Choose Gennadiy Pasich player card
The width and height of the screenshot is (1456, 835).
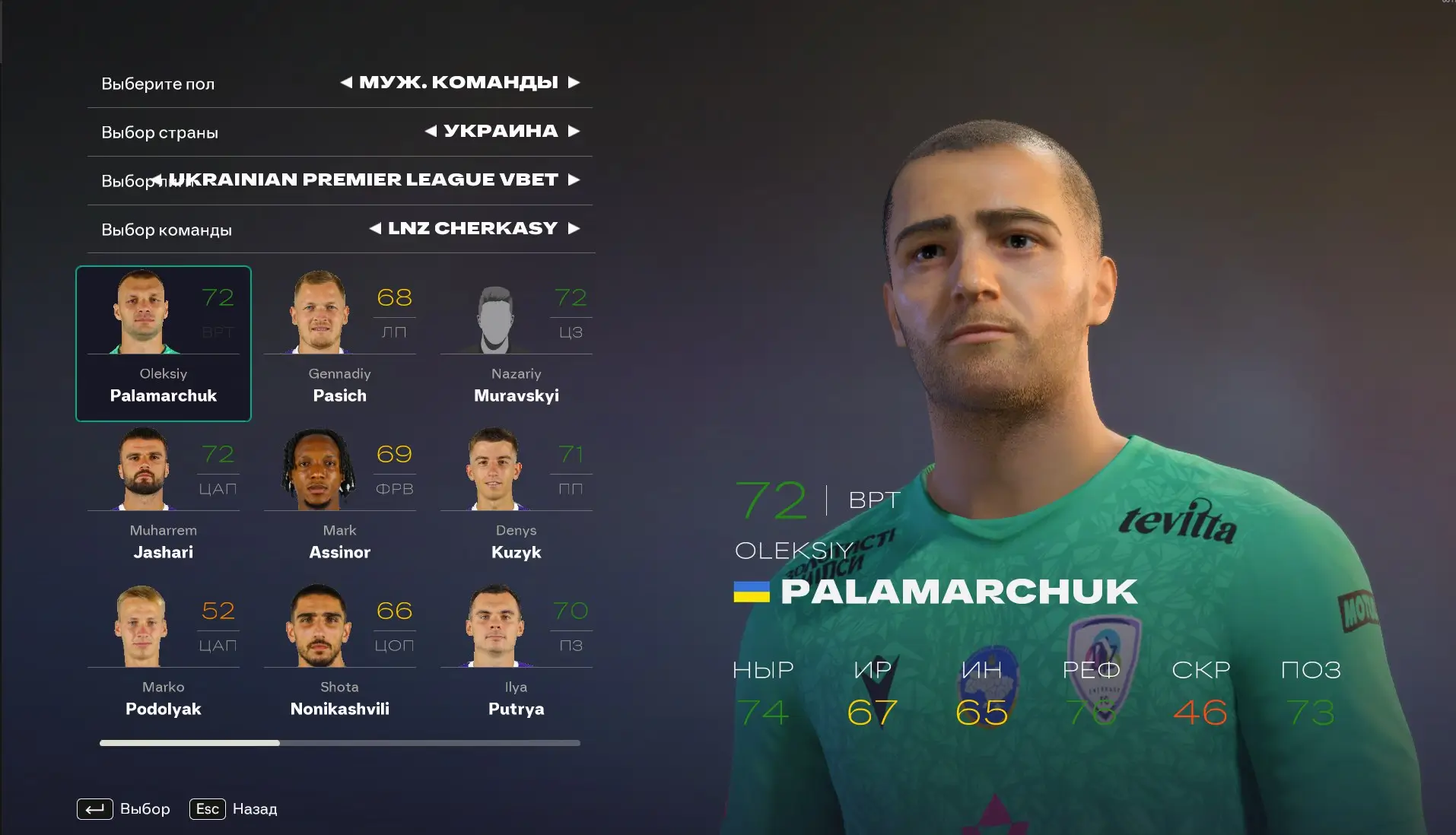coord(339,344)
